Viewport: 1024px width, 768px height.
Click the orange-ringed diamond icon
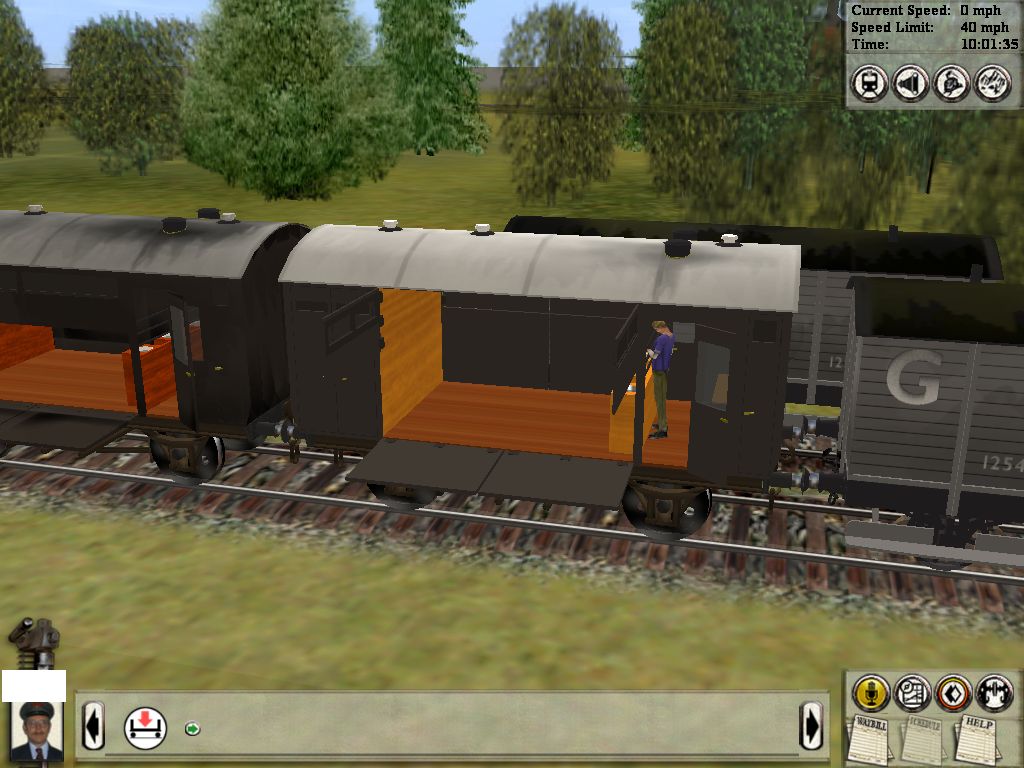pyautogui.click(x=953, y=691)
